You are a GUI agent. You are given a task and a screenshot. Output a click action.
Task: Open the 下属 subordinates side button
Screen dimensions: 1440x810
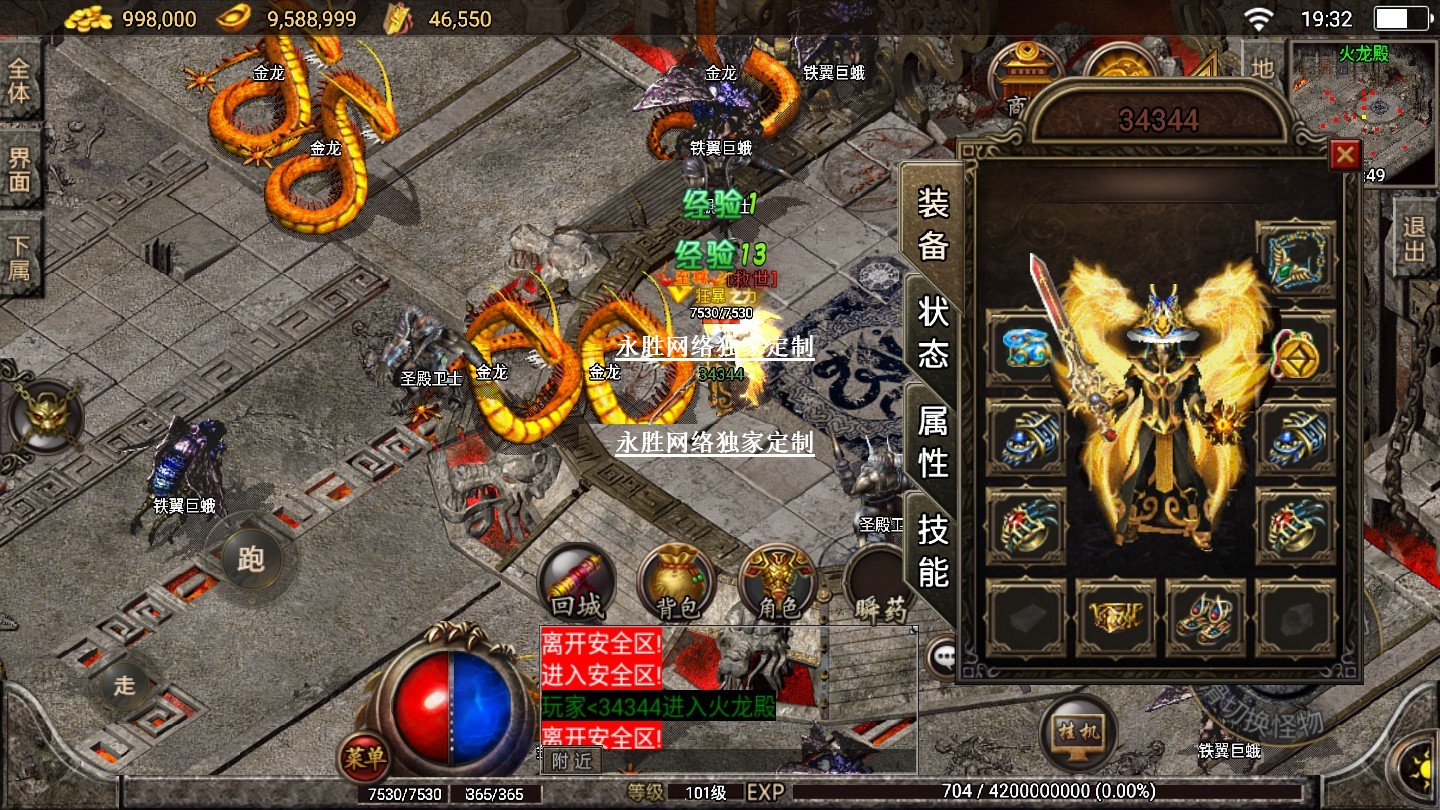20,257
